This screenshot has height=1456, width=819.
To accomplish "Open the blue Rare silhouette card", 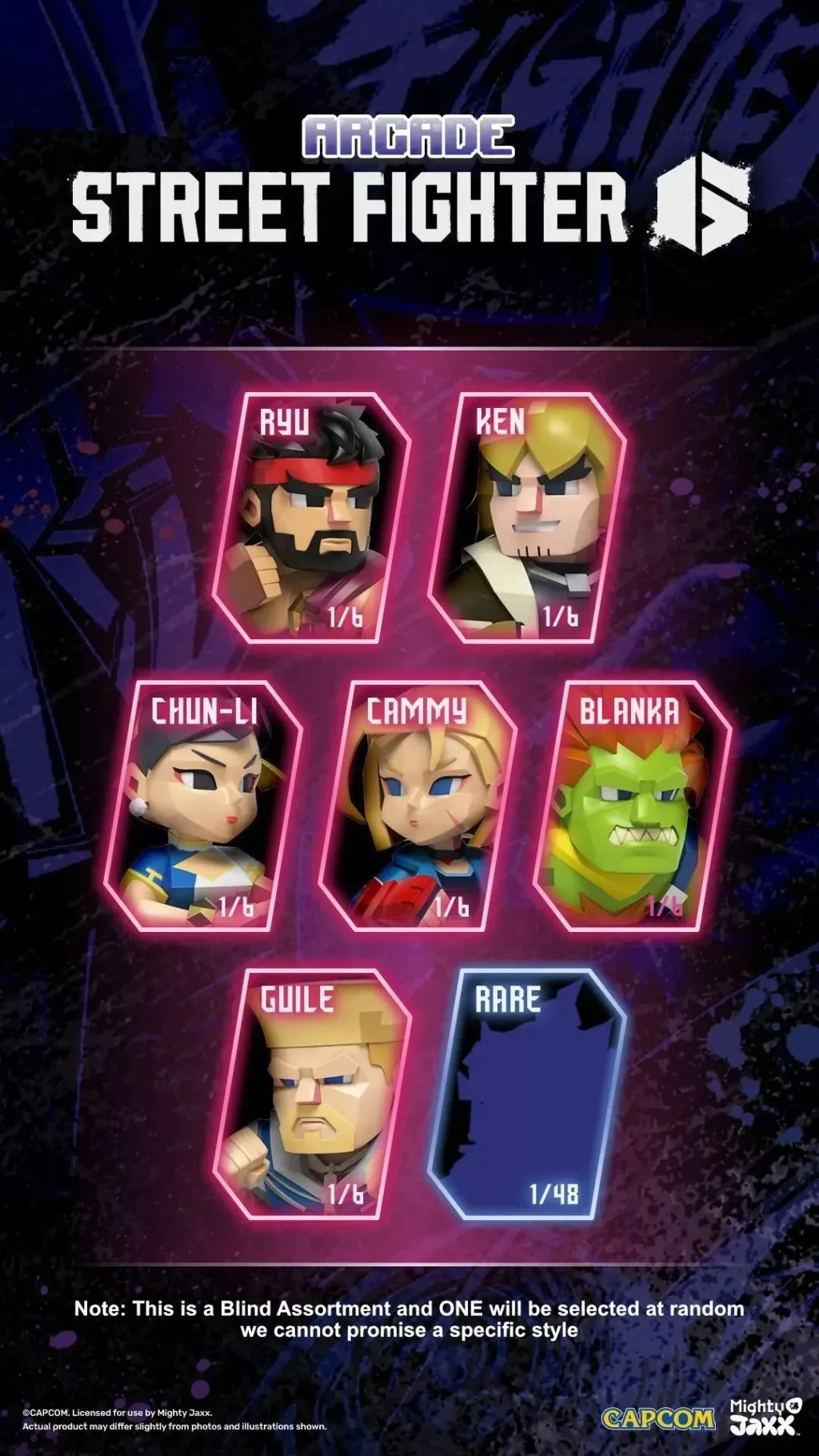I will coord(526,1094).
